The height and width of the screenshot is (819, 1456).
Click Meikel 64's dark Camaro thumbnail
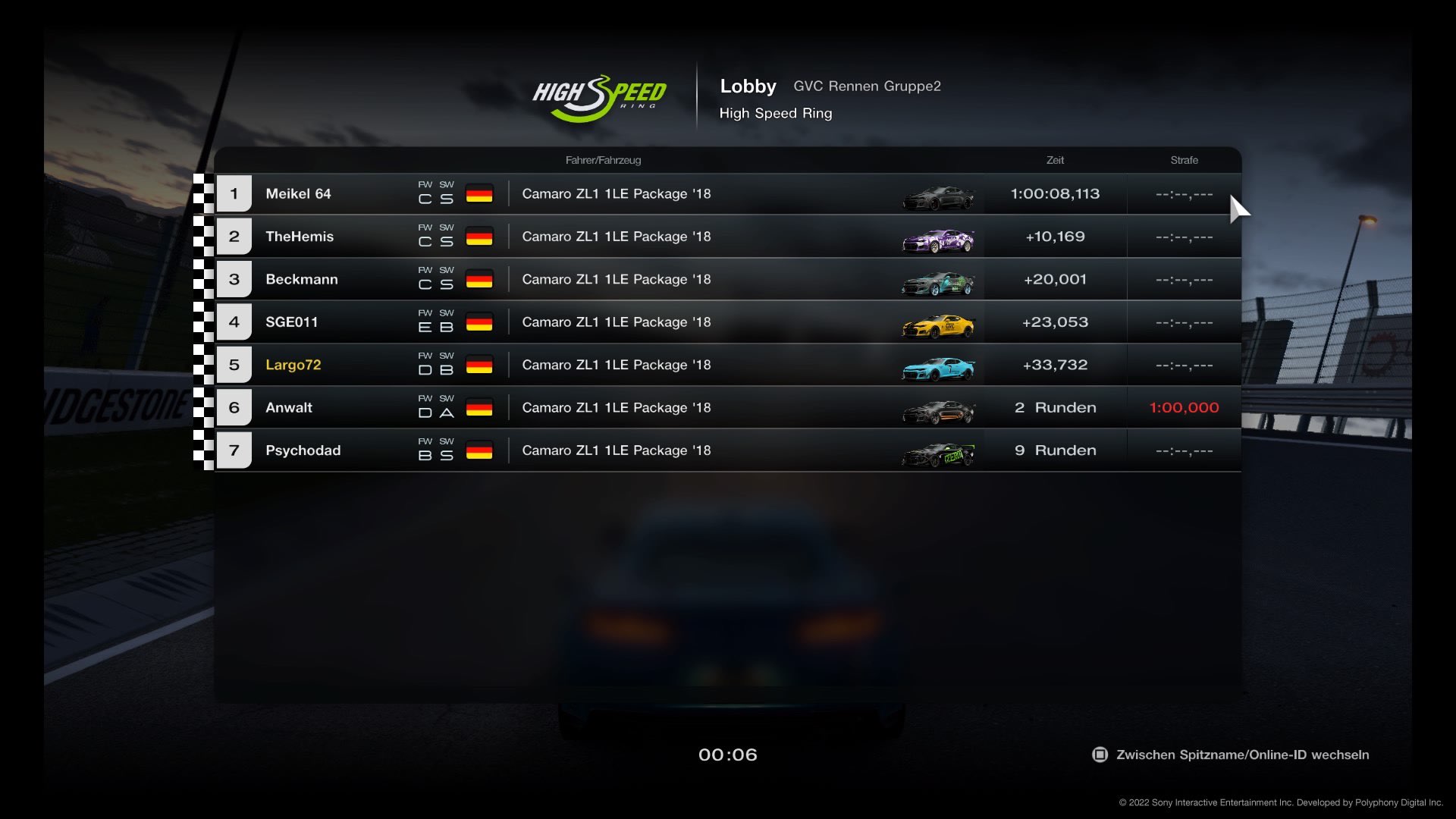pyautogui.click(x=938, y=198)
